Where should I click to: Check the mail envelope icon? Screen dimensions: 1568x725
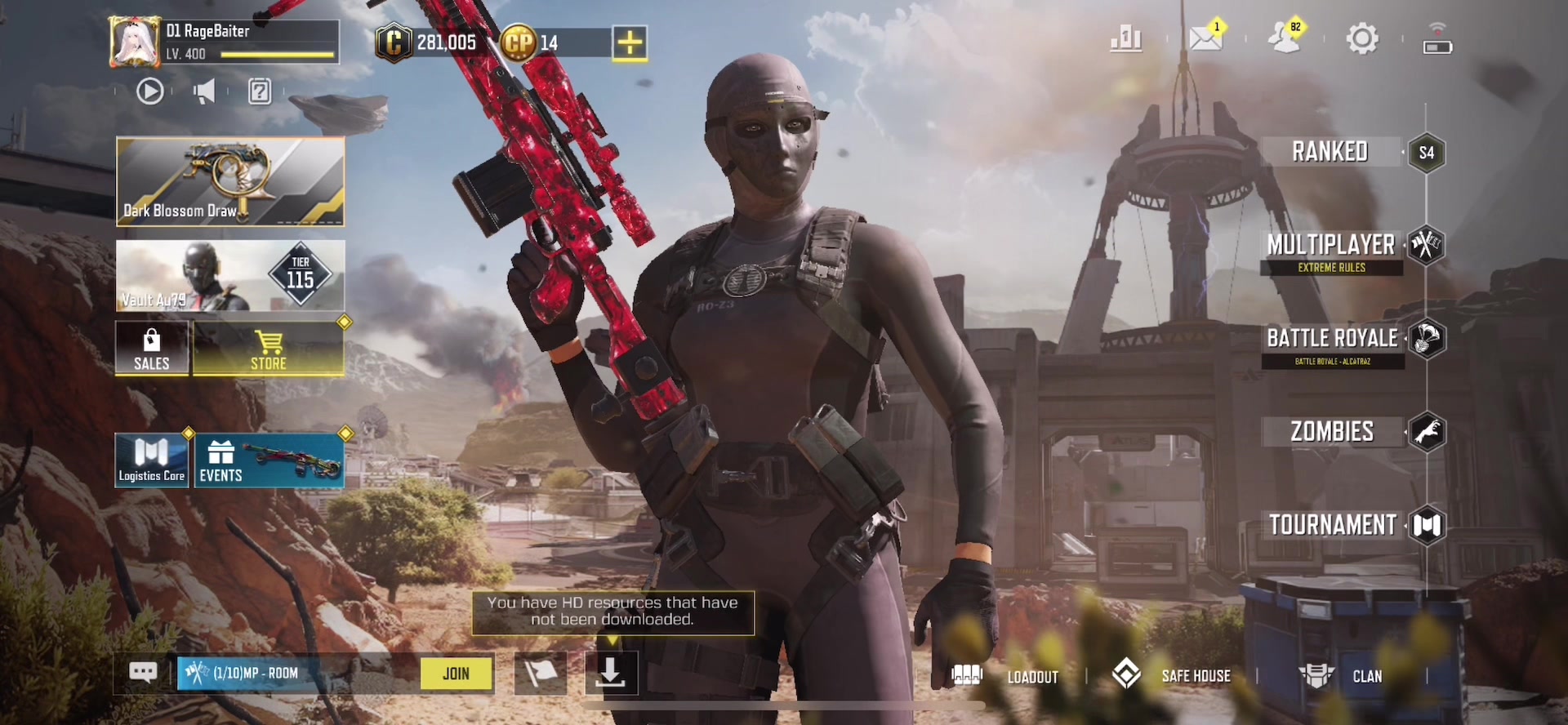click(1205, 38)
